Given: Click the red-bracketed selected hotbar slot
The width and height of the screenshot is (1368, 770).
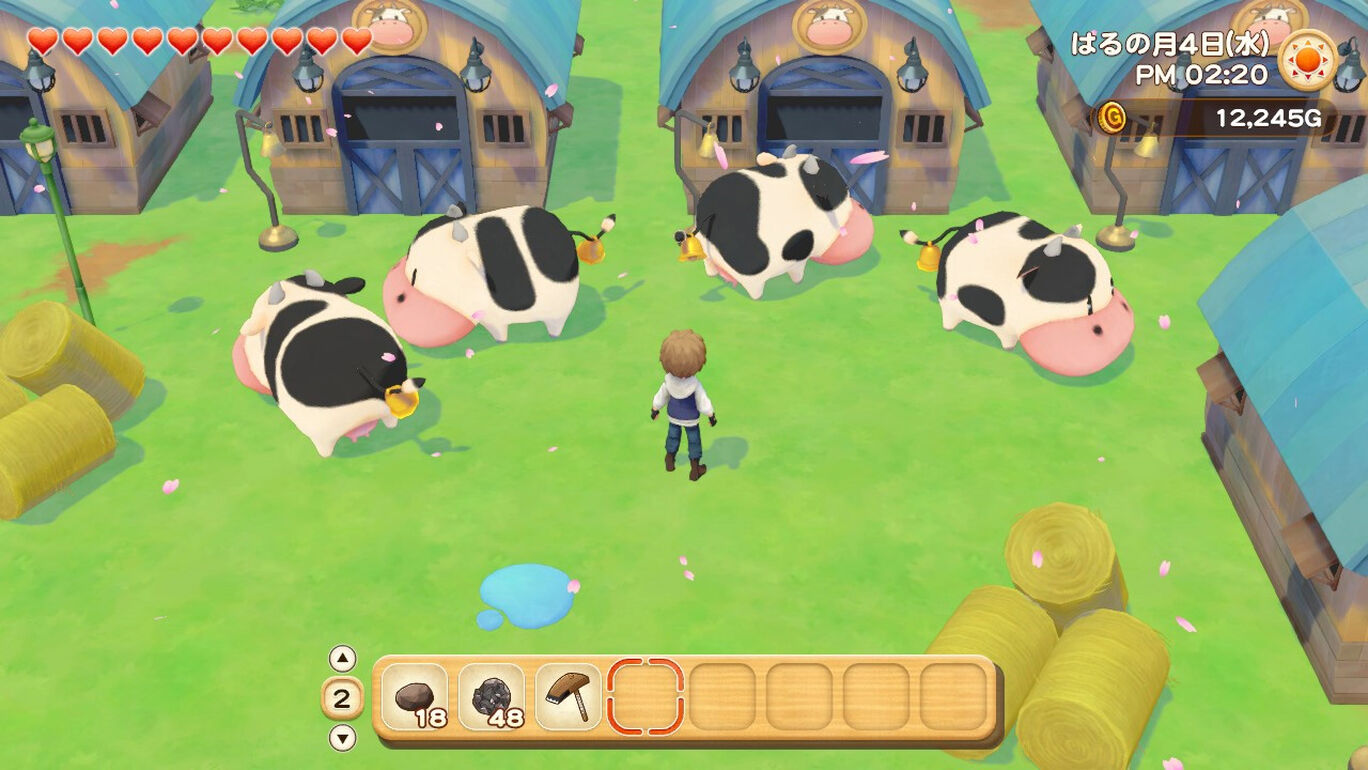Looking at the screenshot, I should click(x=645, y=697).
